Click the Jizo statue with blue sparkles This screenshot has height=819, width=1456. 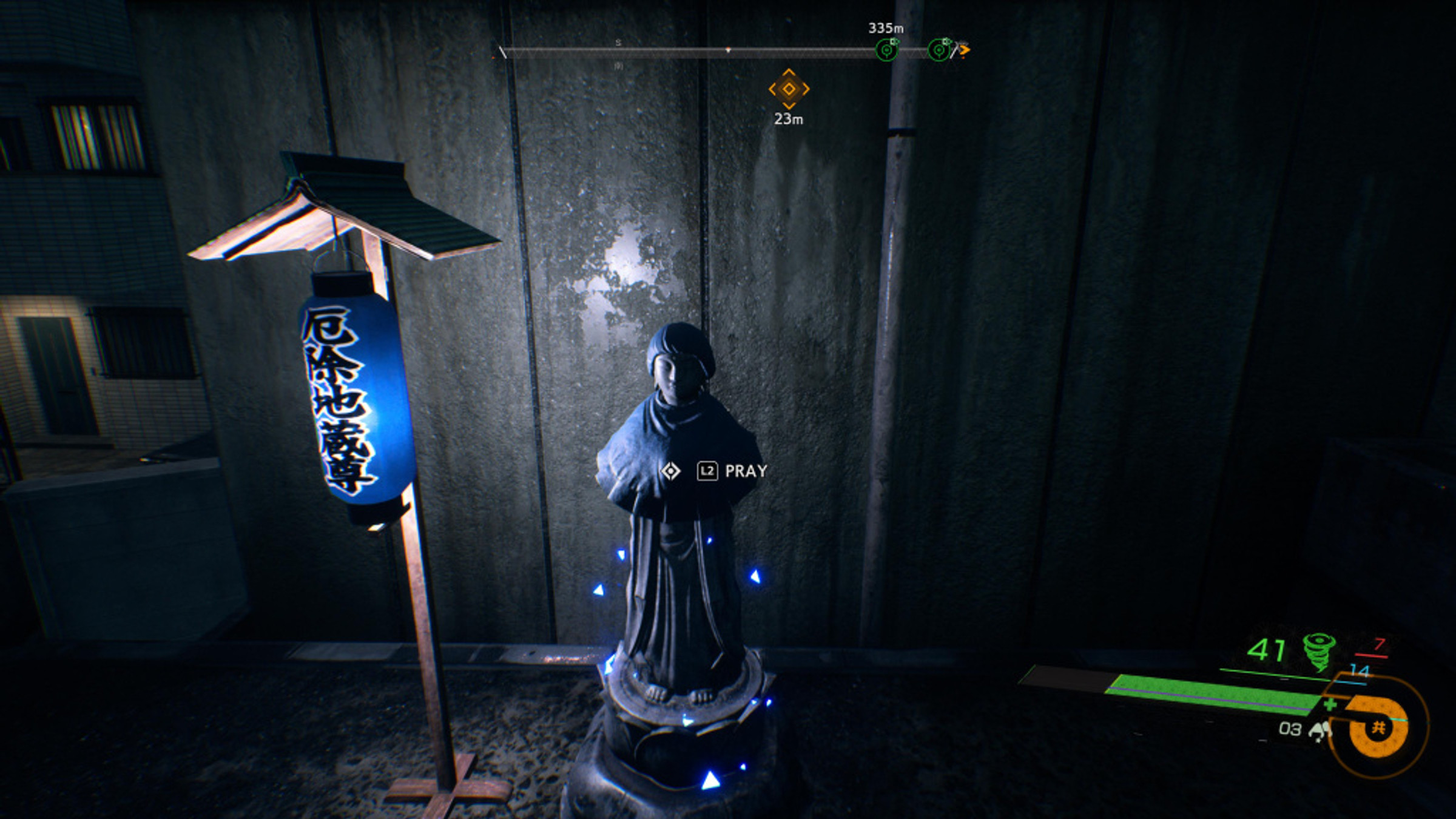pyautogui.click(x=673, y=576)
